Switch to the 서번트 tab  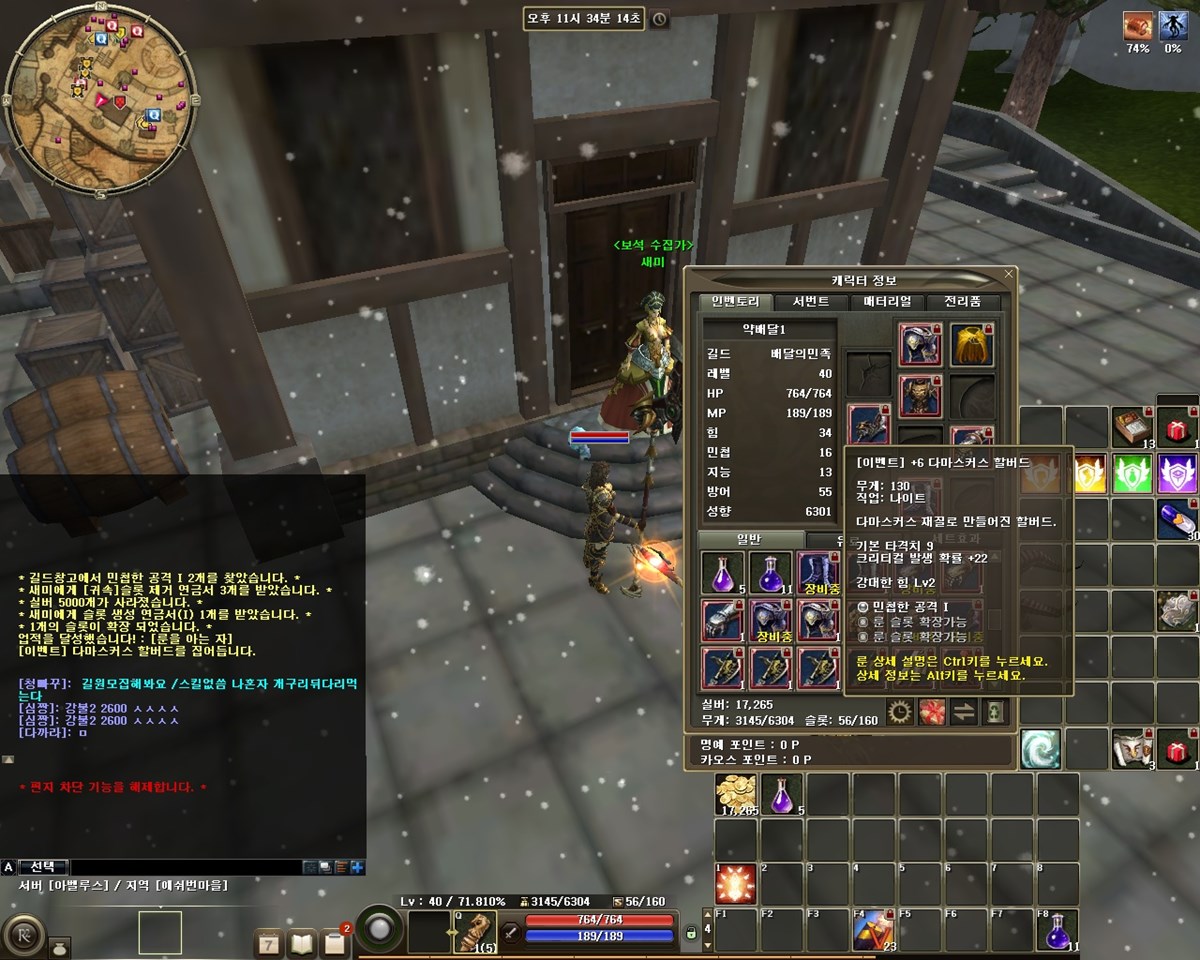pos(810,301)
